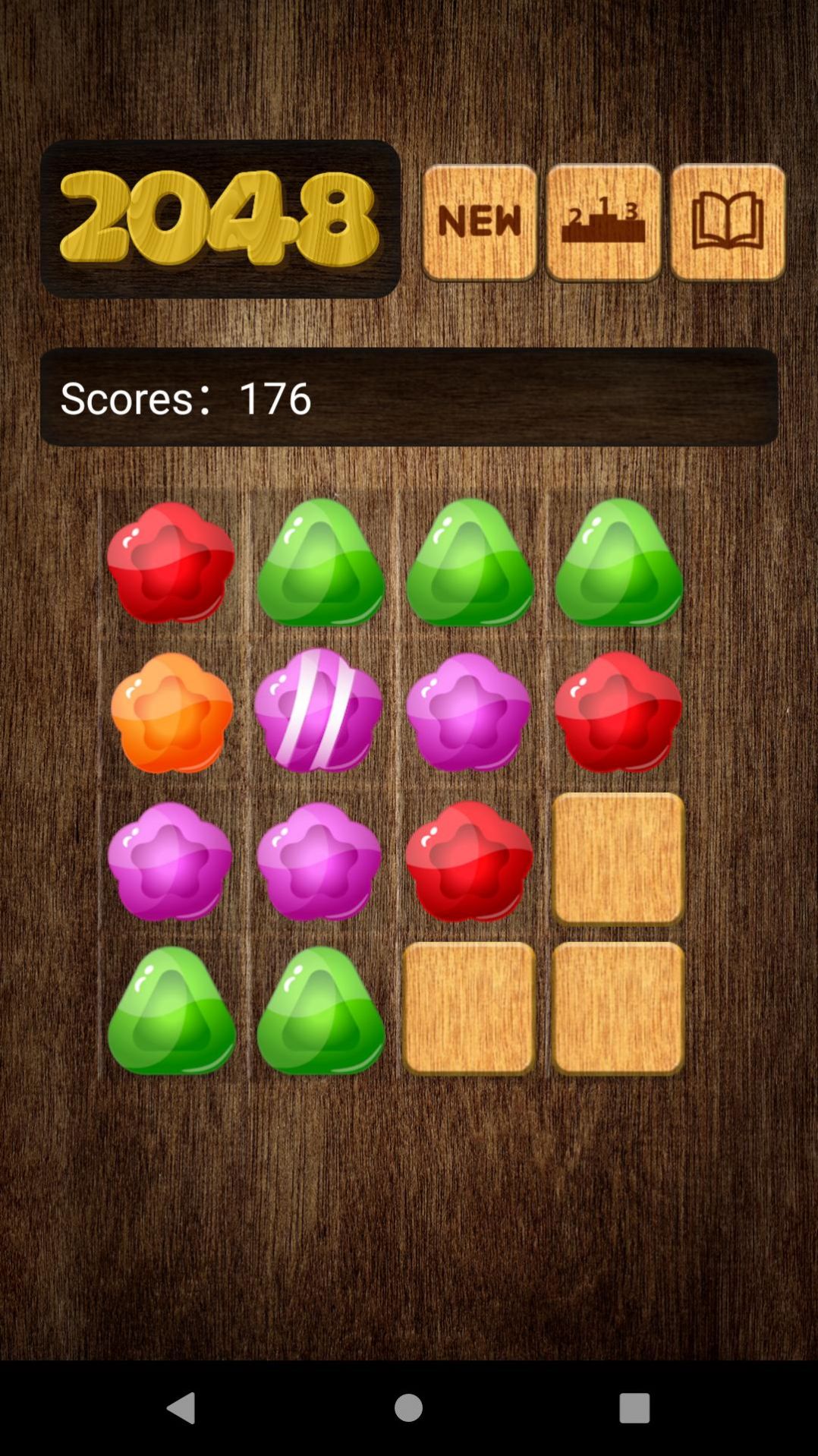Select the striped purple candy tile
Screen dimensions: 818x1456
click(319, 711)
